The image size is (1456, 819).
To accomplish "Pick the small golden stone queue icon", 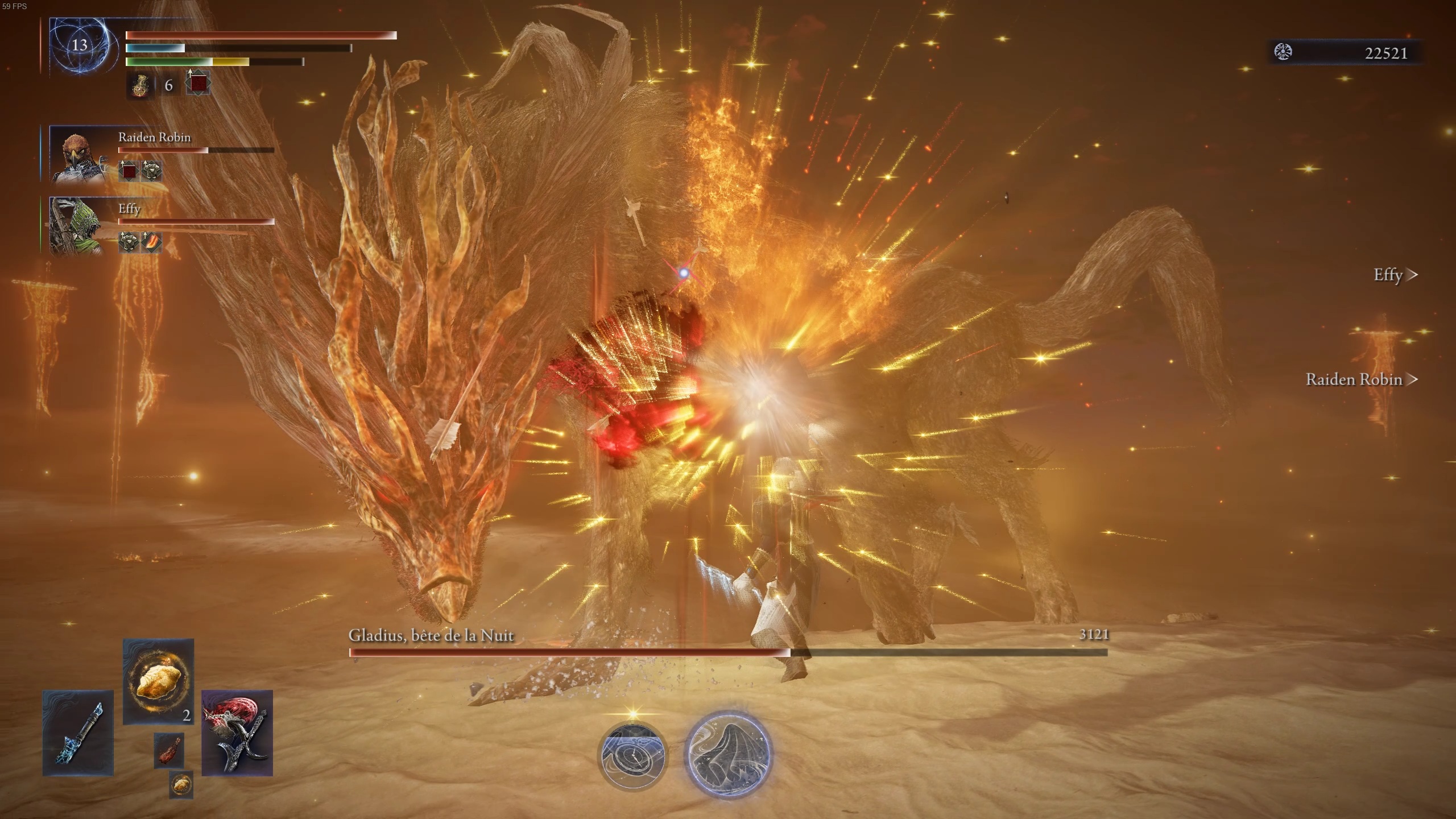I will click(x=181, y=784).
